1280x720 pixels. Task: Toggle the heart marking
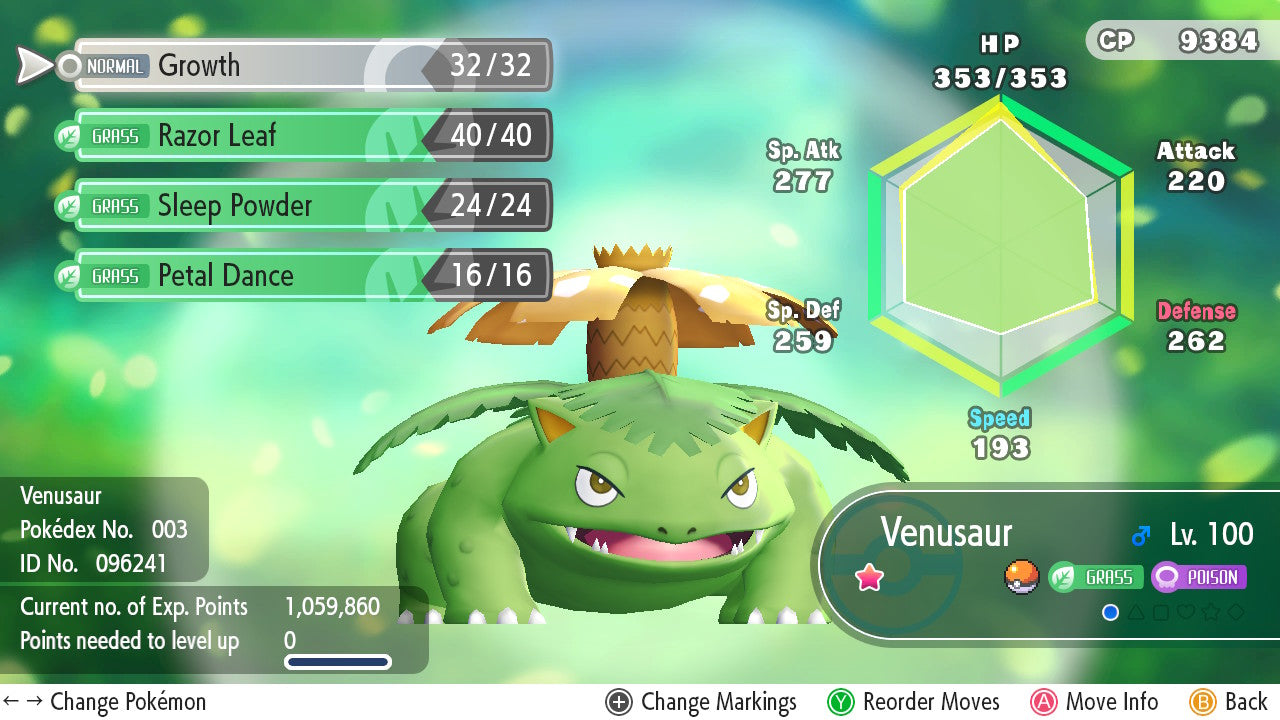[x=1186, y=612]
